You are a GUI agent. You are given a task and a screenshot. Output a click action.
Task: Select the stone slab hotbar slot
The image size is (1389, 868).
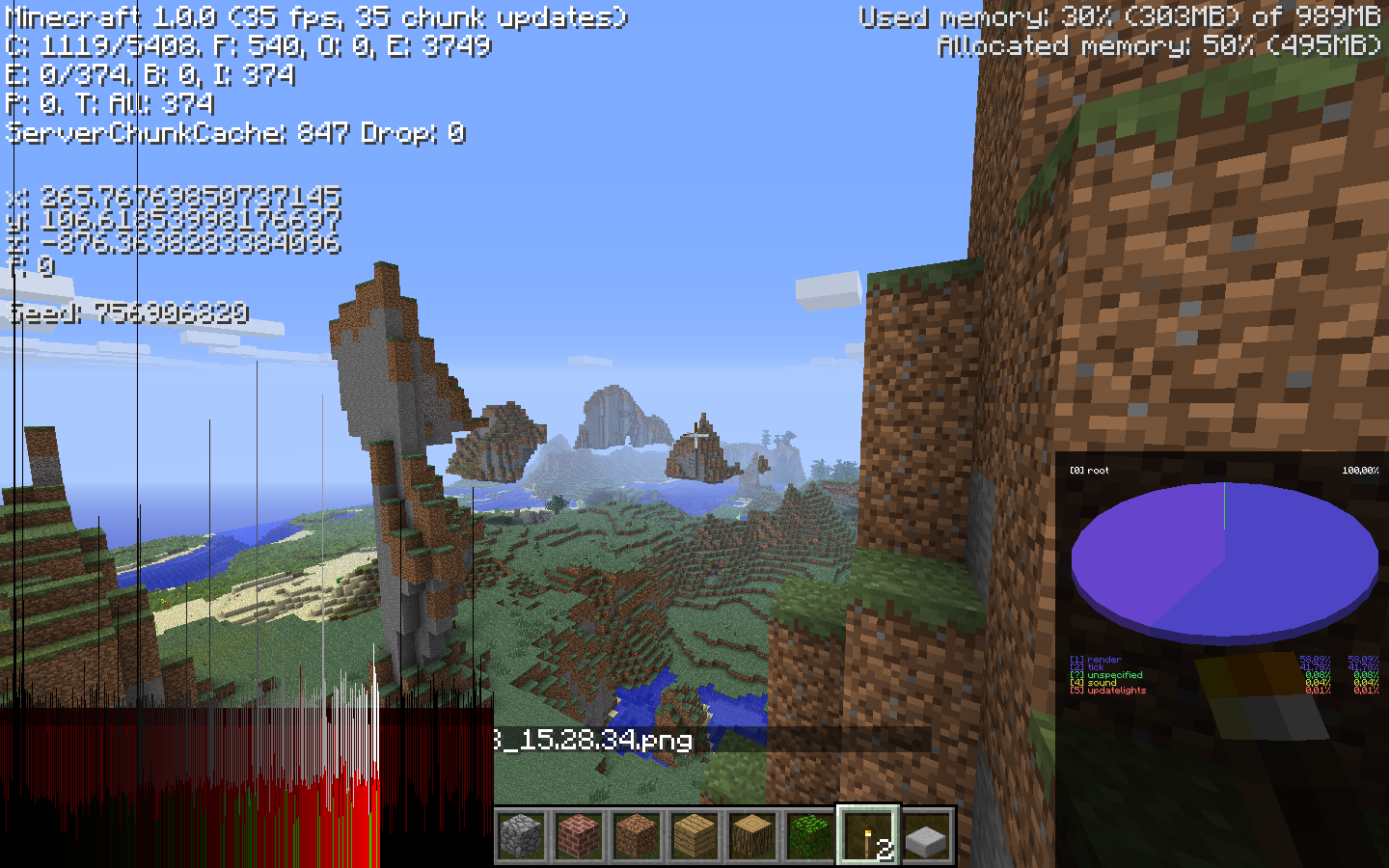[x=927, y=835]
